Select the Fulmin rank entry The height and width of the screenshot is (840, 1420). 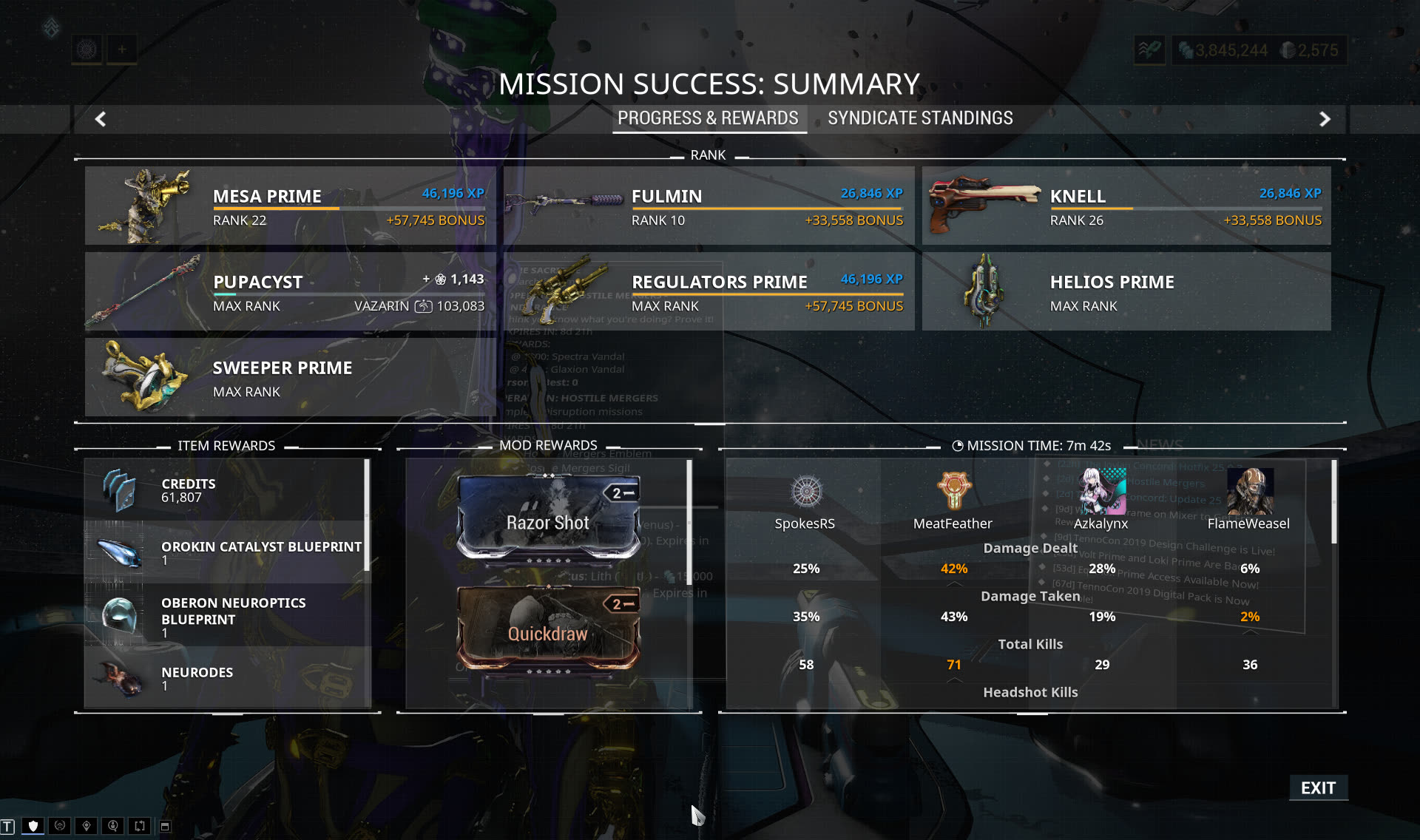point(709,206)
